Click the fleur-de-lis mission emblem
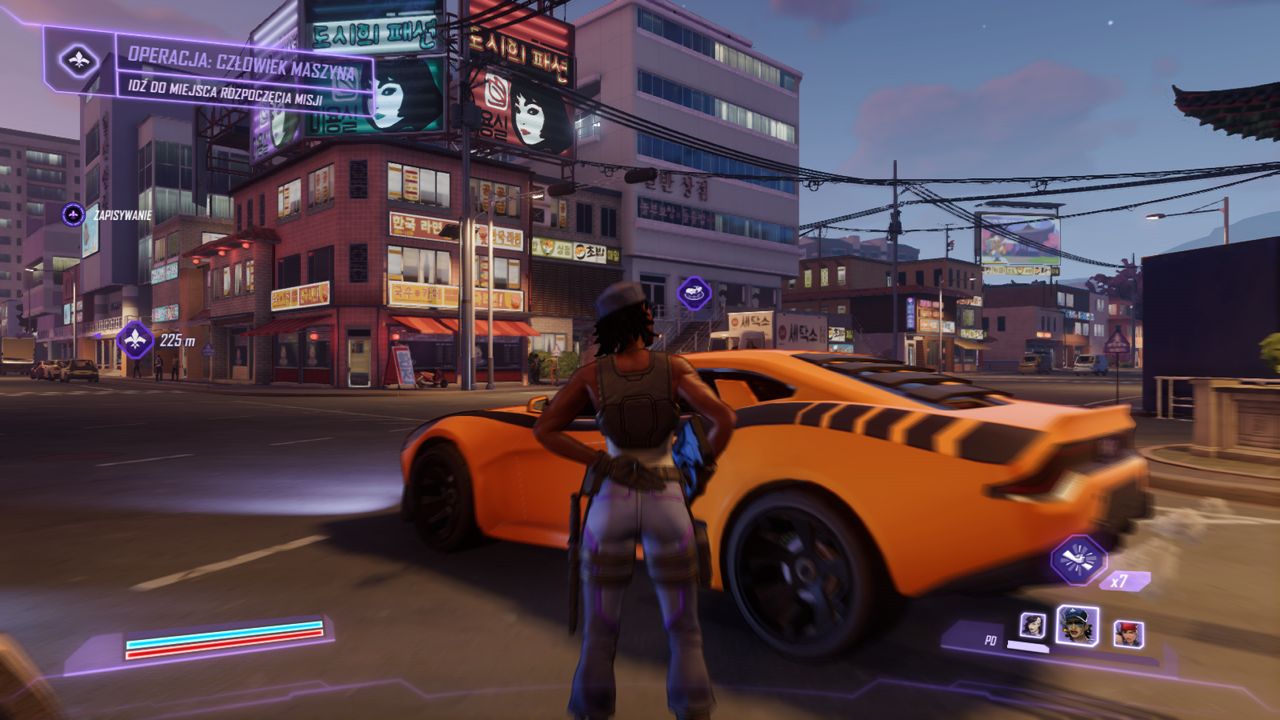The image size is (1280, 720). (79, 60)
